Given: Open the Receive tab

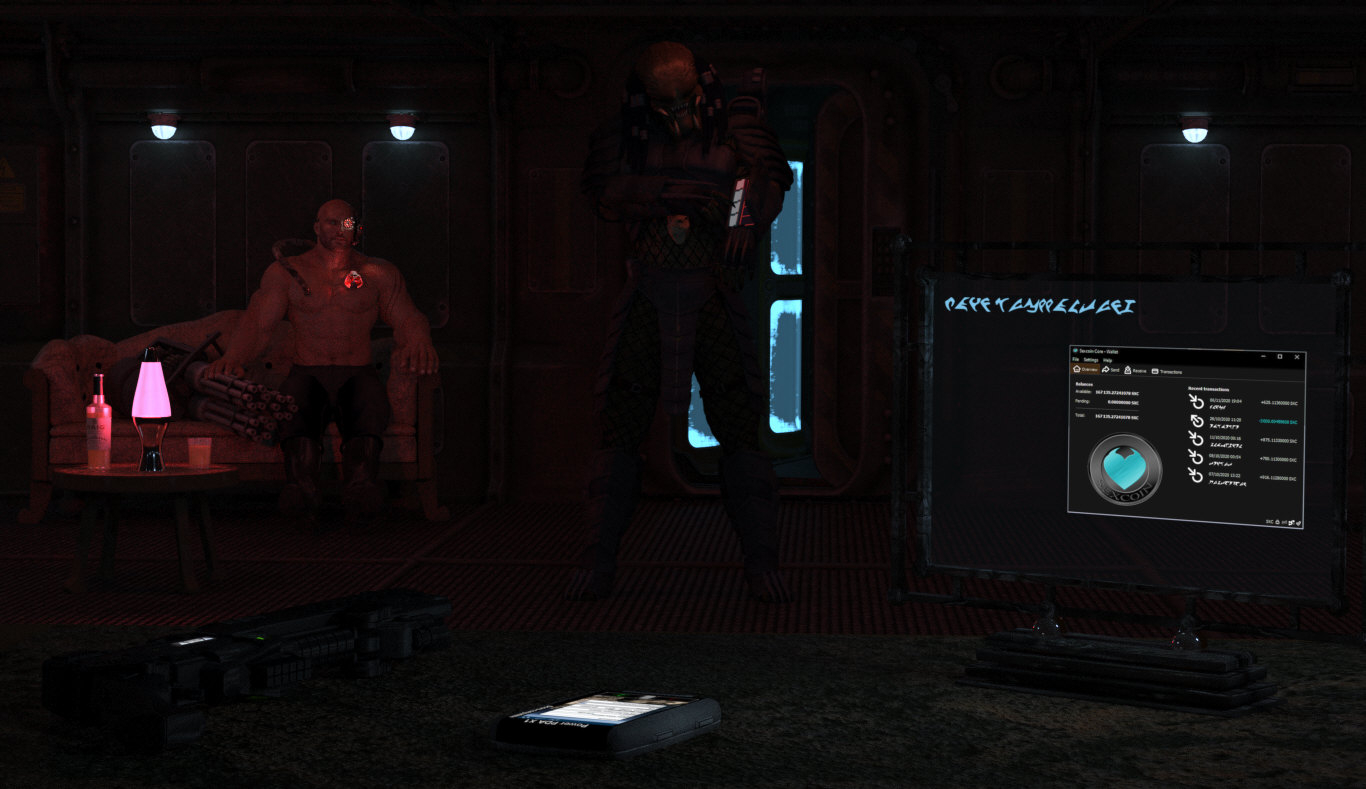Looking at the screenshot, I should pos(1135,371).
